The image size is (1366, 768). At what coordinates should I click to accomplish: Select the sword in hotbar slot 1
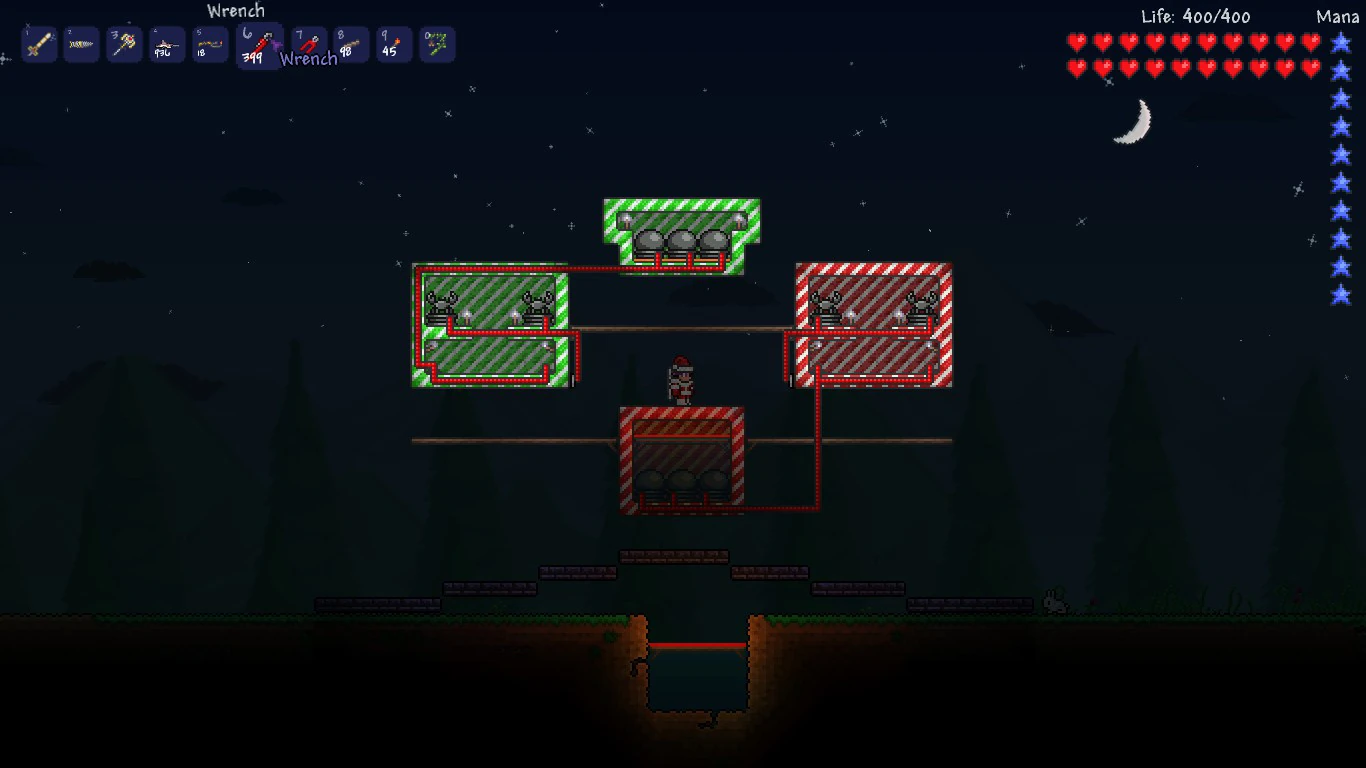click(39, 44)
